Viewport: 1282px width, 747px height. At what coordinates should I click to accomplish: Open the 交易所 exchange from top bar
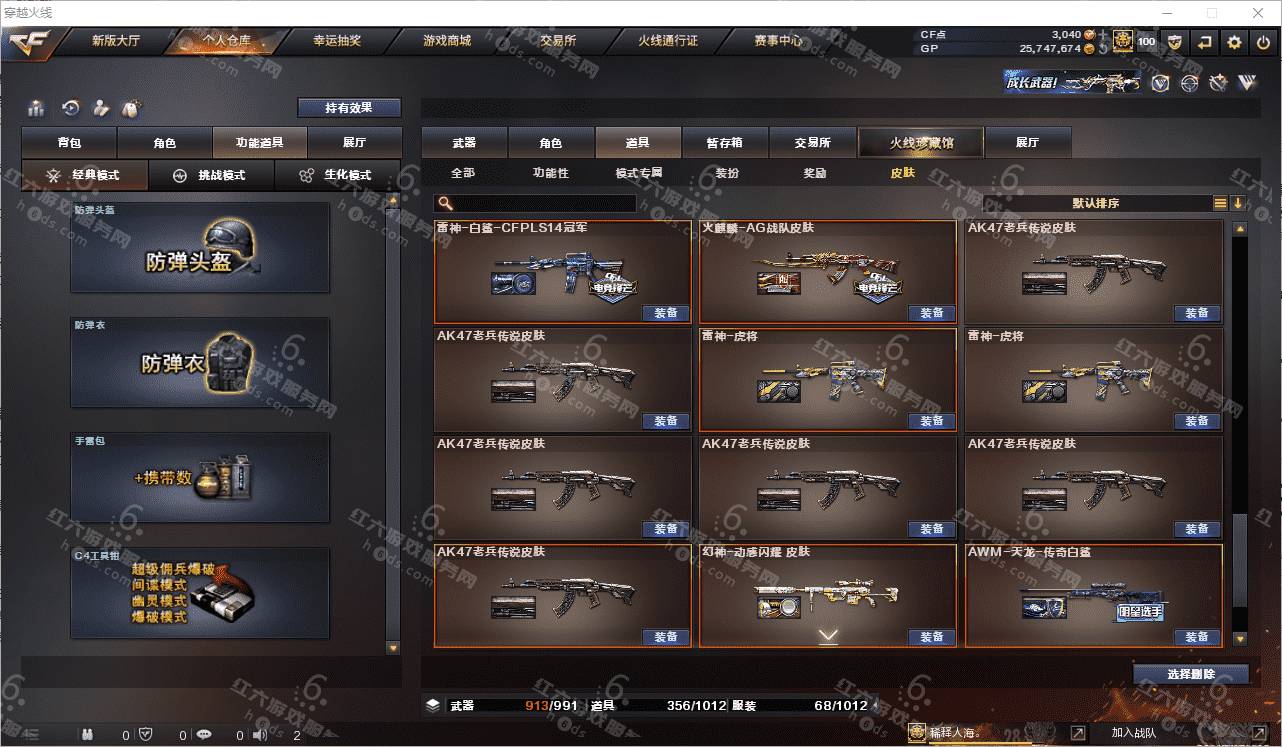[558, 41]
